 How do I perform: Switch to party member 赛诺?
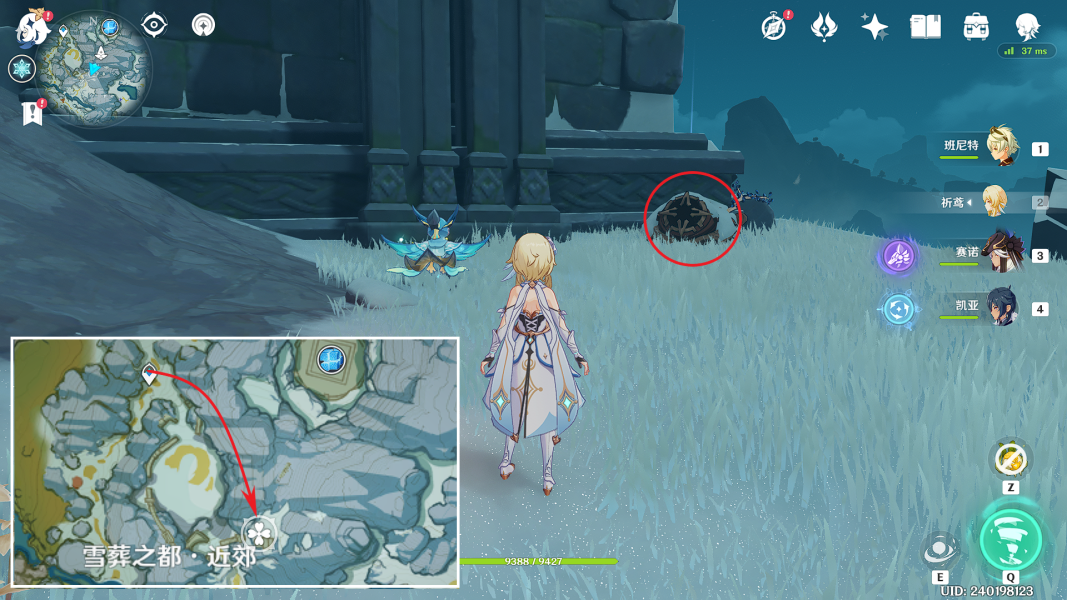(x=1000, y=254)
